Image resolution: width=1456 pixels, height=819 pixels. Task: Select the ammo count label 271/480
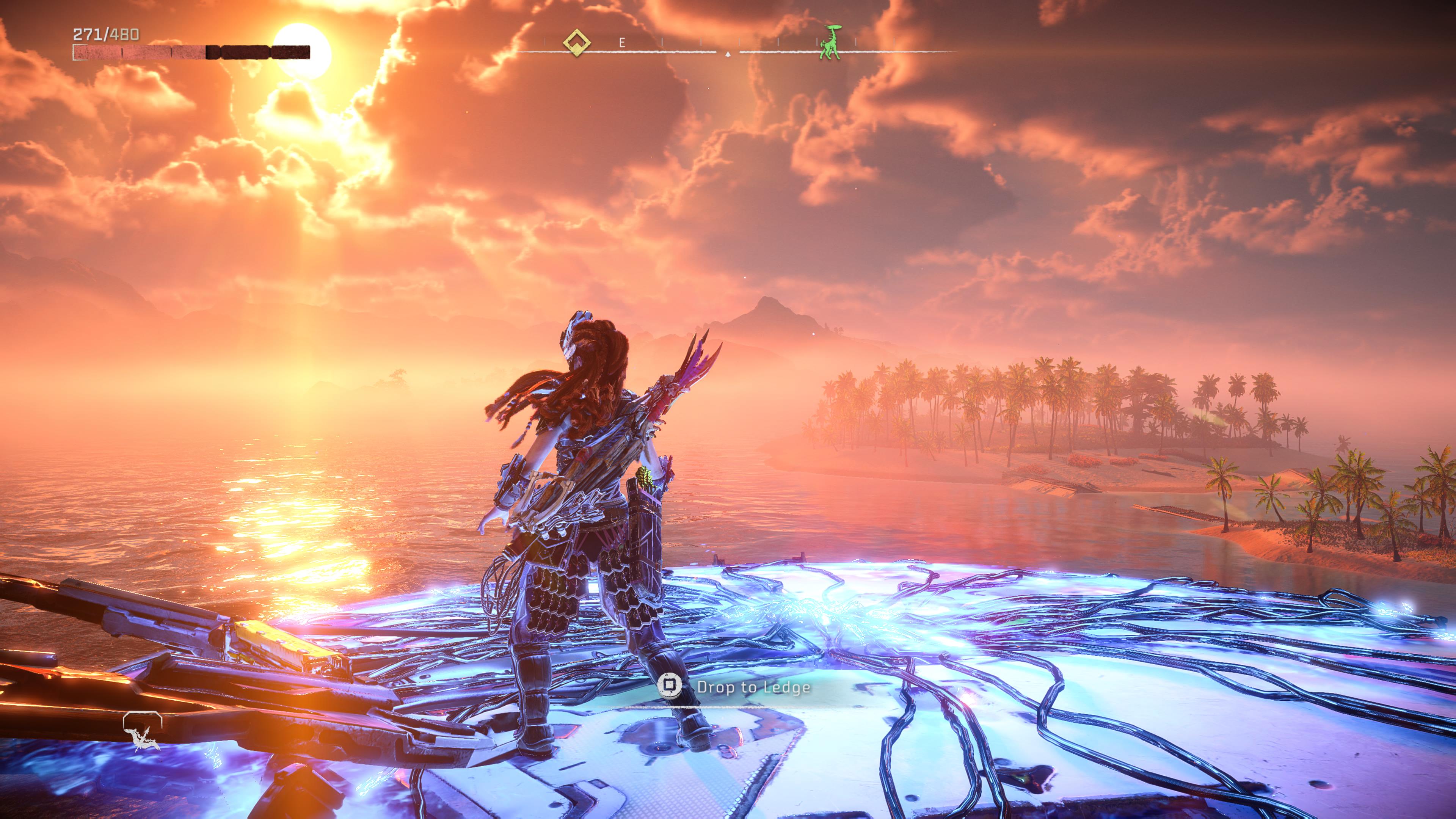pos(106,34)
